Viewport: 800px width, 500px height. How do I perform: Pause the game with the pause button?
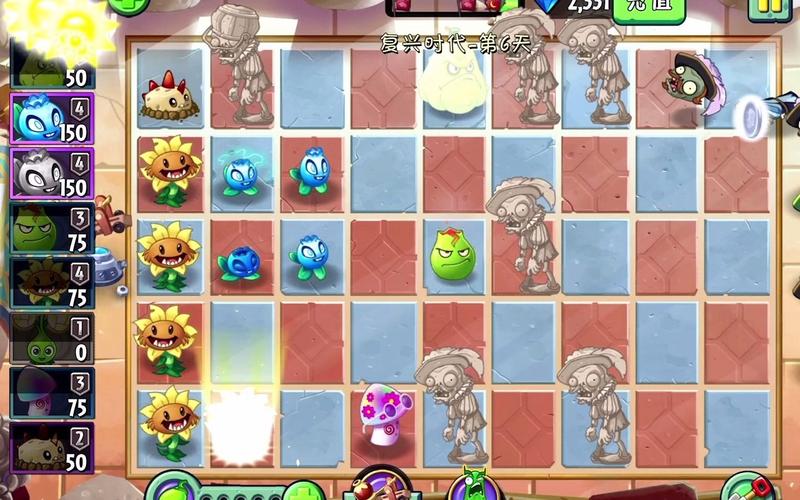click(x=768, y=6)
